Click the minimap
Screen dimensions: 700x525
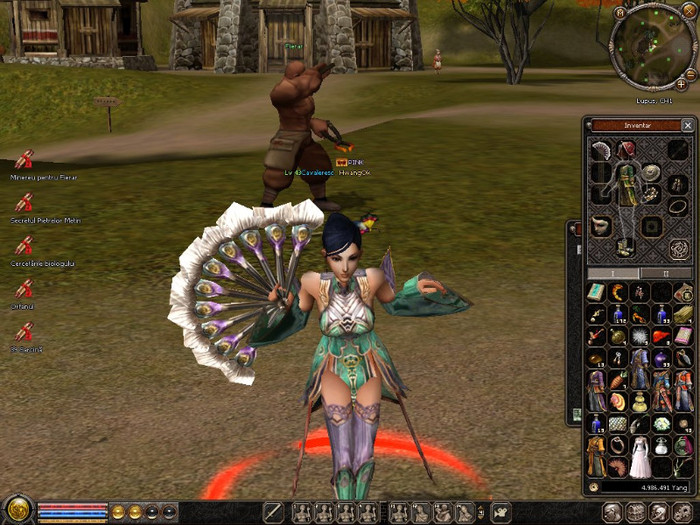tap(650, 47)
